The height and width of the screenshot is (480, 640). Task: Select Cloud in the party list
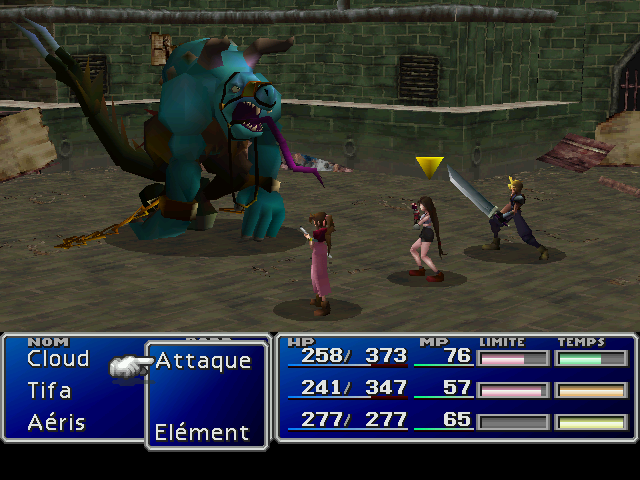click(58, 359)
